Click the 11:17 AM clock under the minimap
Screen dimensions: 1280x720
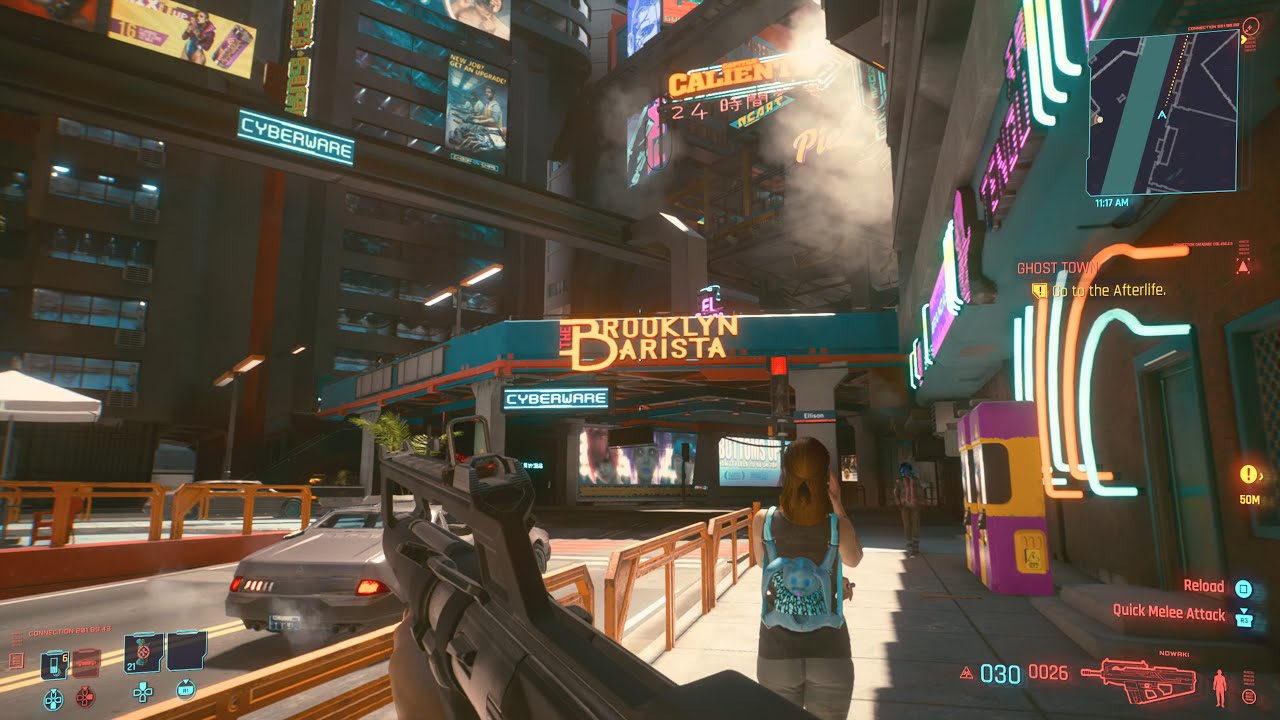point(1111,201)
